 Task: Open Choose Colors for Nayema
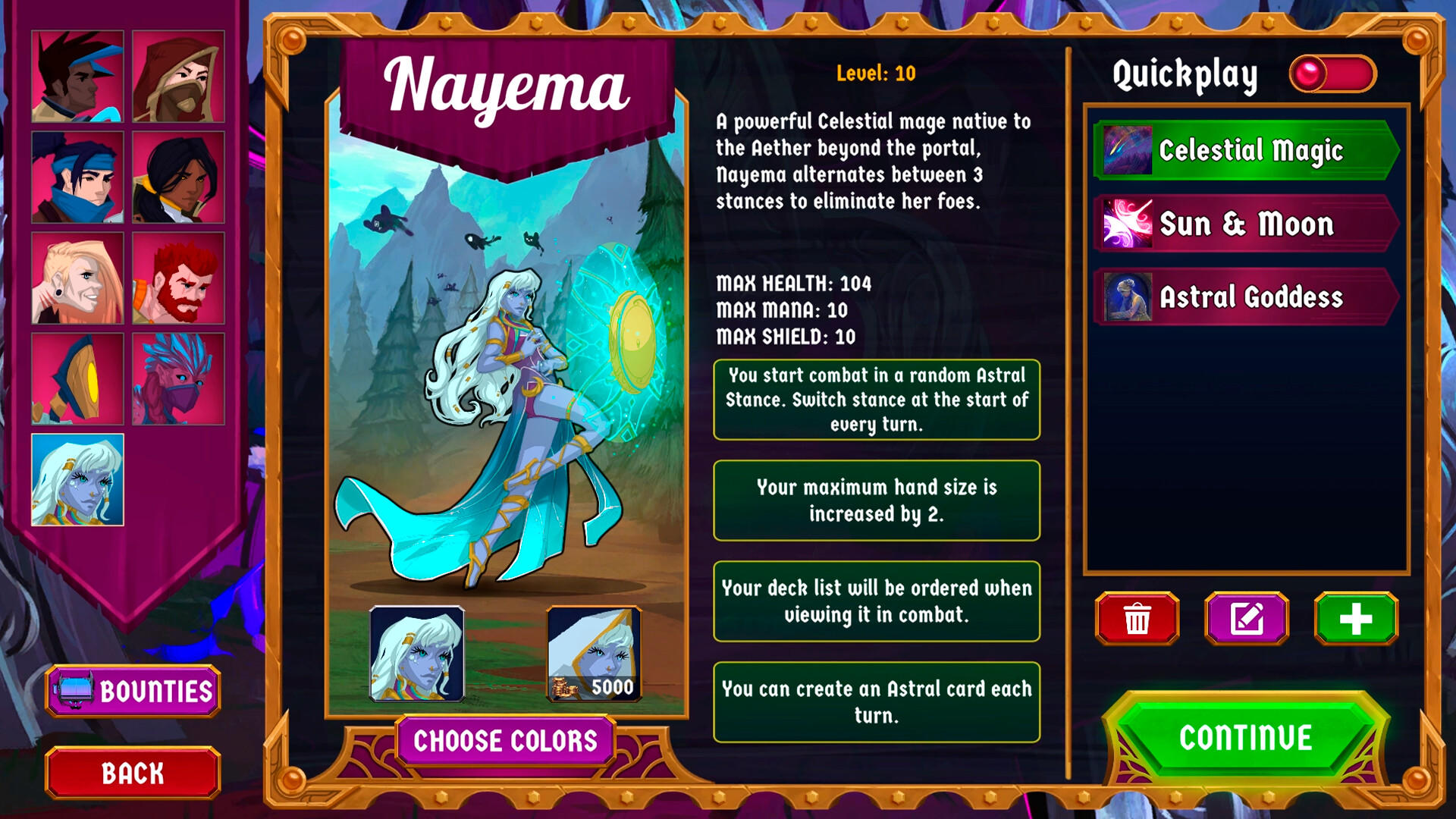(x=507, y=741)
